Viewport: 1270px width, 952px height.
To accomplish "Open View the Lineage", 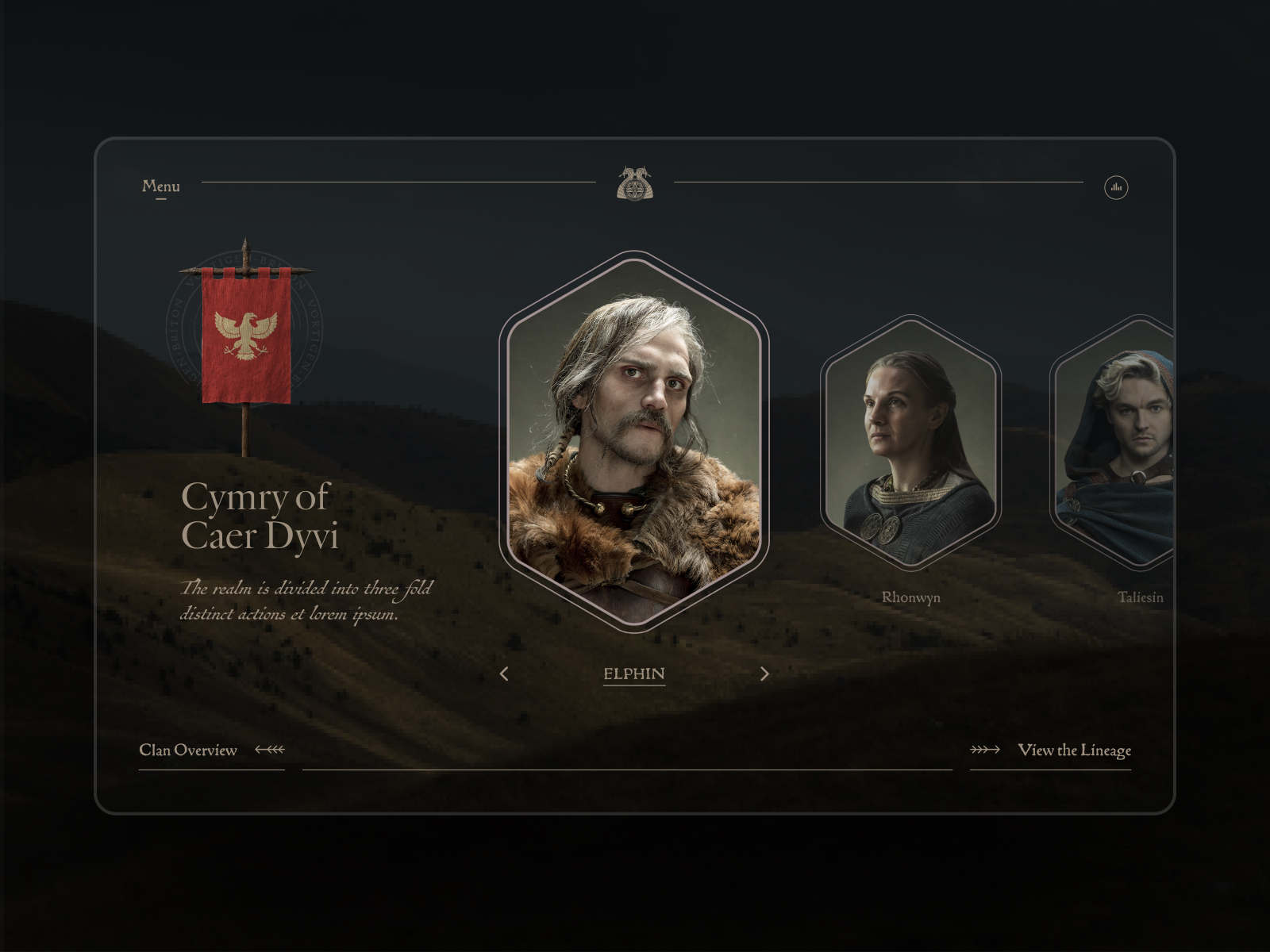I will pos(1076,749).
